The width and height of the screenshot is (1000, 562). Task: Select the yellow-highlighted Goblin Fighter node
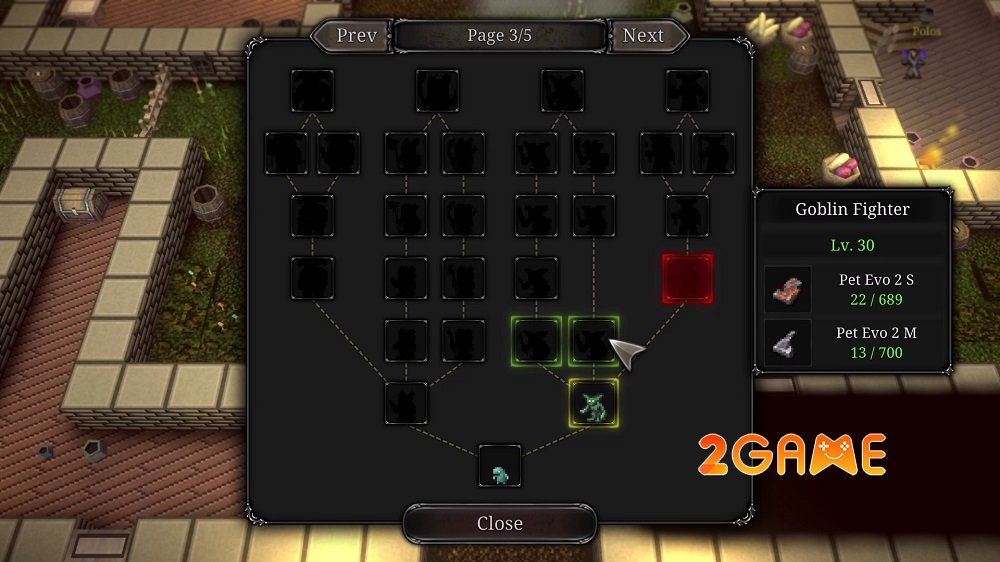(593, 403)
